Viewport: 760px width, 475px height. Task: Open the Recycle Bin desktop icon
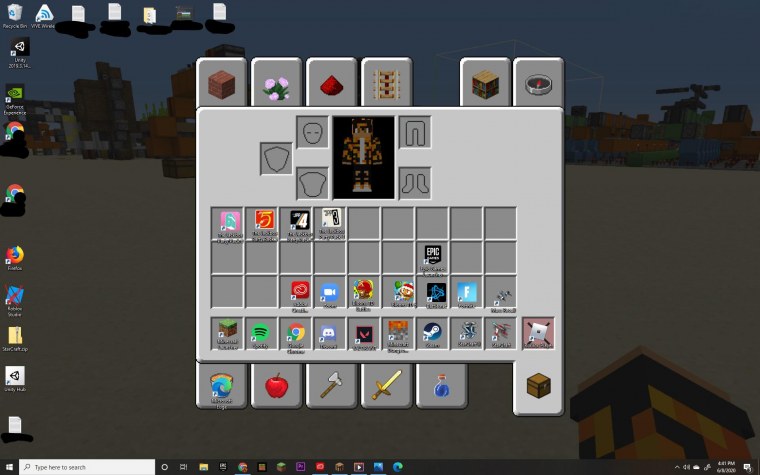point(13,15)
